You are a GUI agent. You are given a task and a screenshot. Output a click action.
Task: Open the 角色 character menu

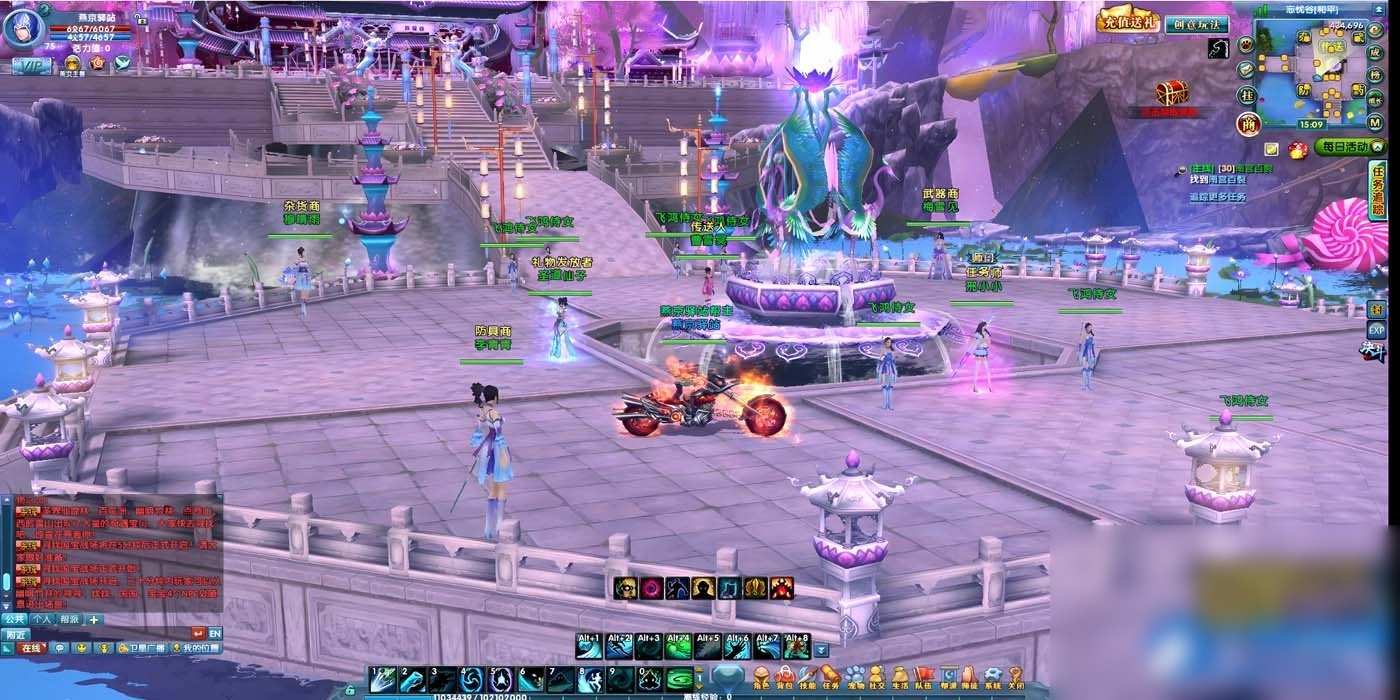point(761,679)
